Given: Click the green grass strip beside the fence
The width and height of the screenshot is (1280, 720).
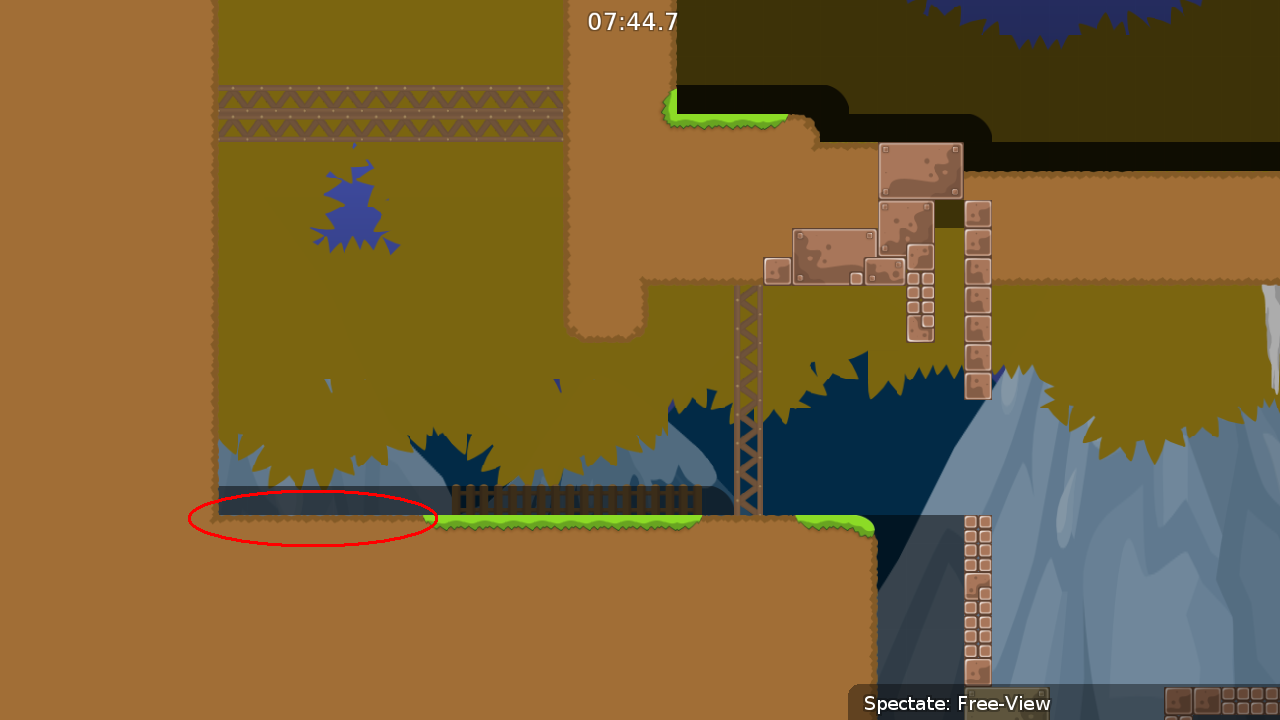Looking at the screenshot, I should [x=570, y=521].
